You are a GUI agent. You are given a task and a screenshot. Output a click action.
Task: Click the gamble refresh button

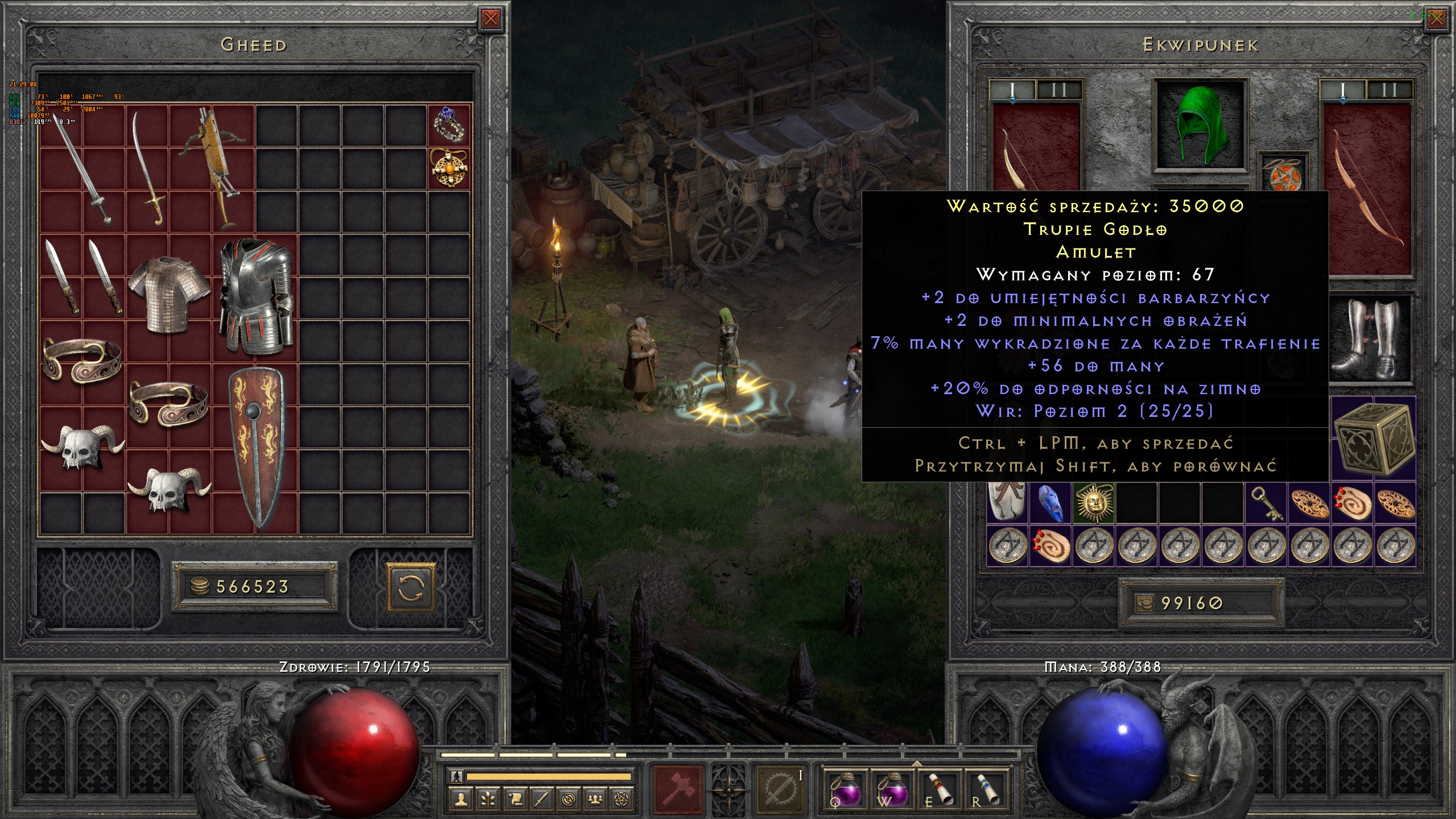(x=411, y=586)
